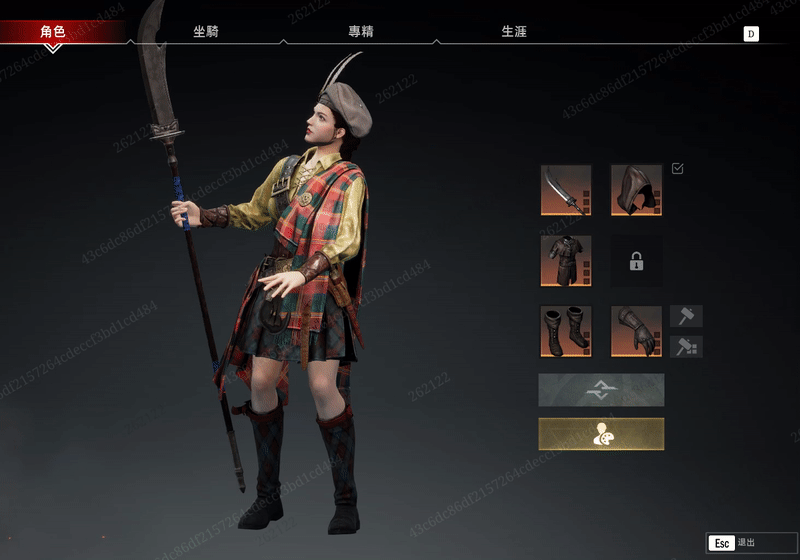The width and height of the screenshot is (800, 560).
Task: Go to the 生涯 career tab
Action: tap(514, 32)
